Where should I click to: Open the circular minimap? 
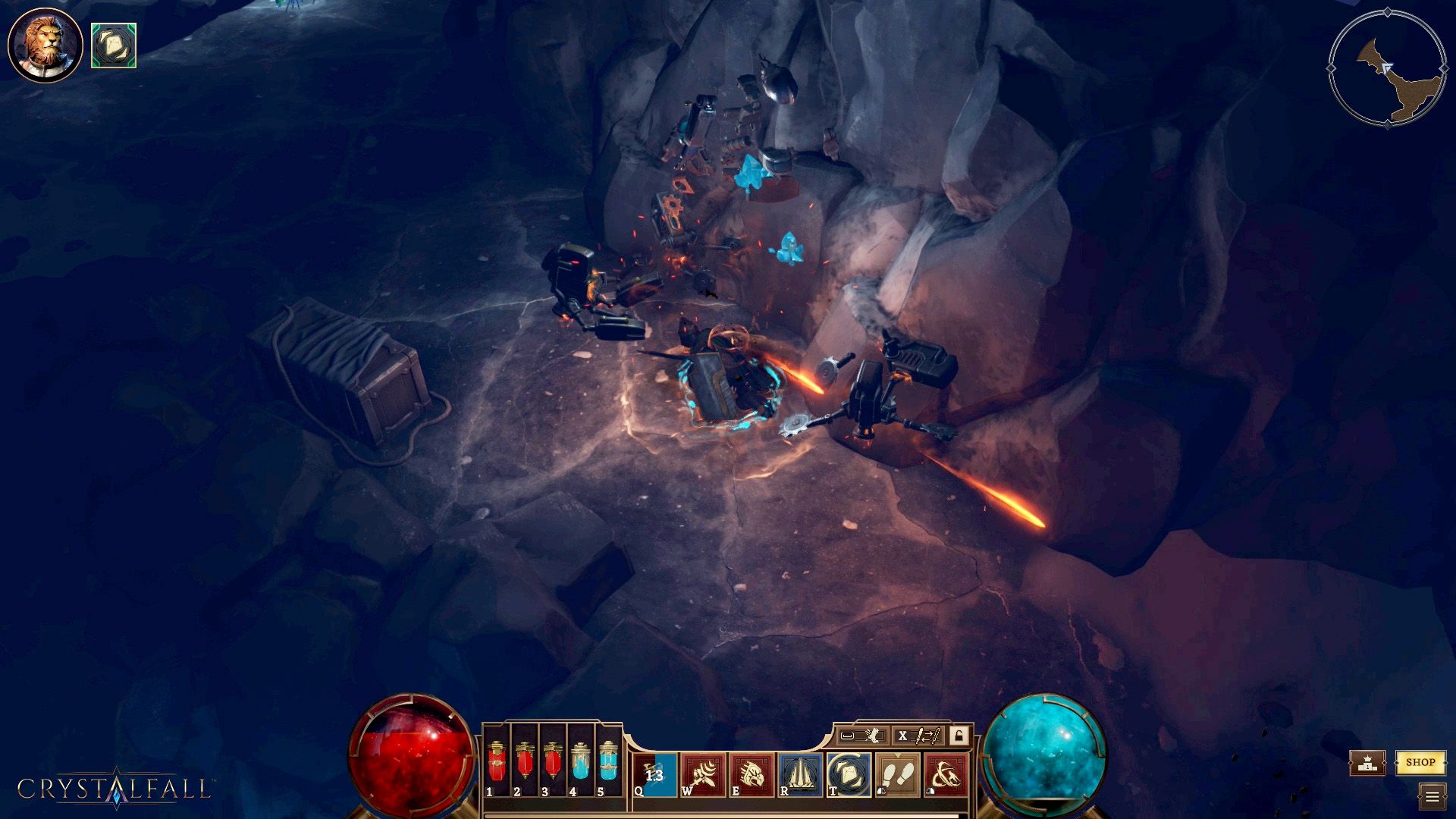click(1387, 68)
